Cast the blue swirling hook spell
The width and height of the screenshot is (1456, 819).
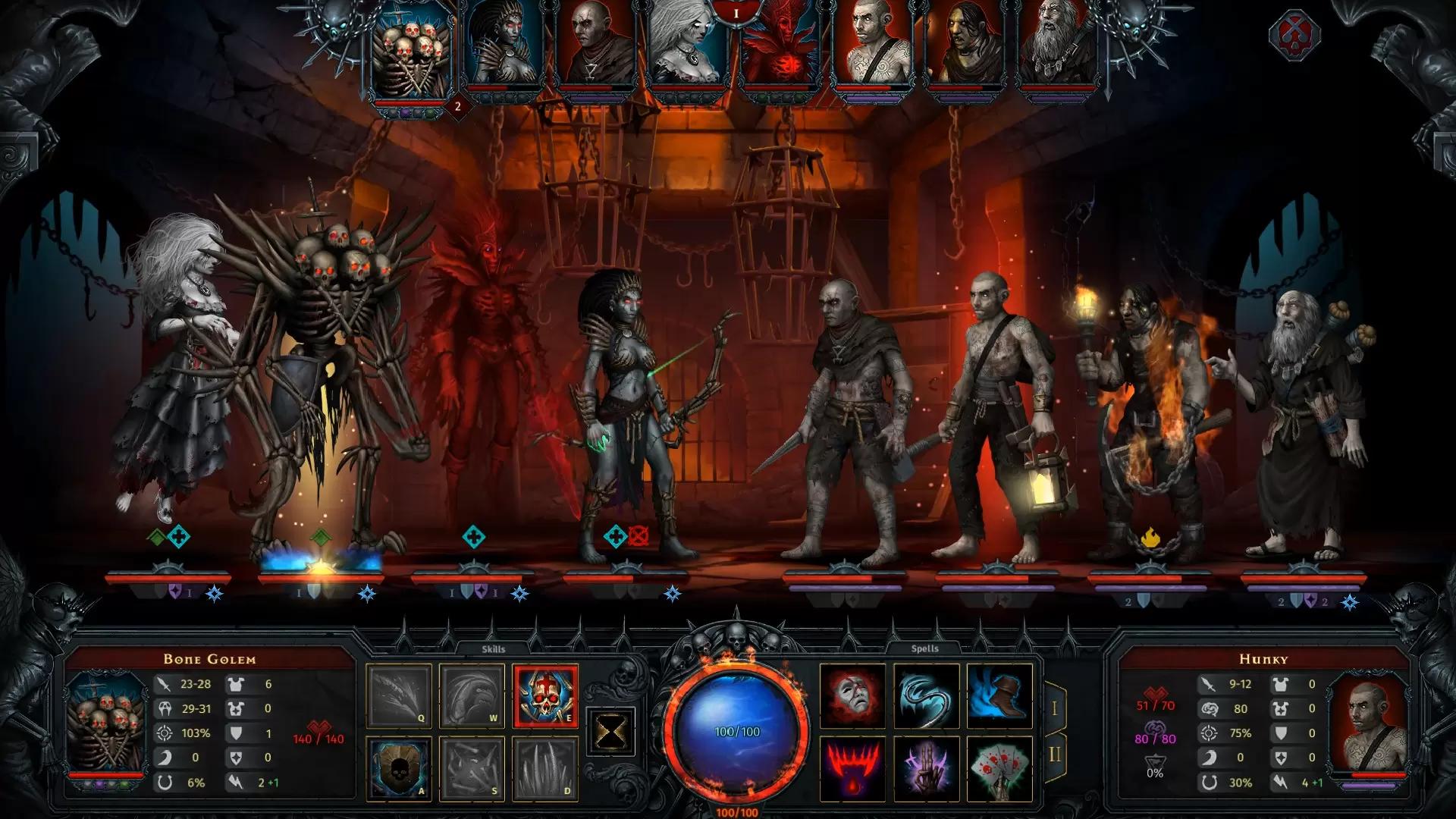pos(925,695)
